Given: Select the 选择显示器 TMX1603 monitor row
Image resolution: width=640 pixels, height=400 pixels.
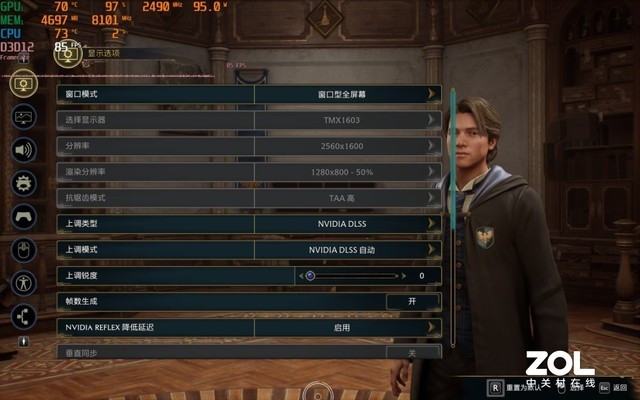Looking at the screenshot, I should coord(340,120).
